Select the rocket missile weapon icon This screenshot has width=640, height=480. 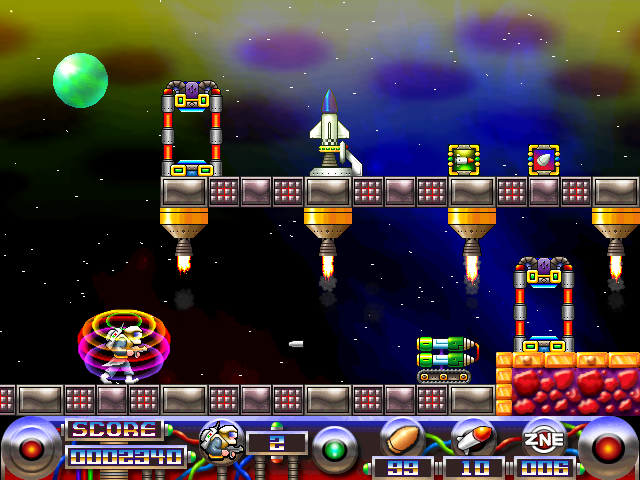(x=473, y=438)
